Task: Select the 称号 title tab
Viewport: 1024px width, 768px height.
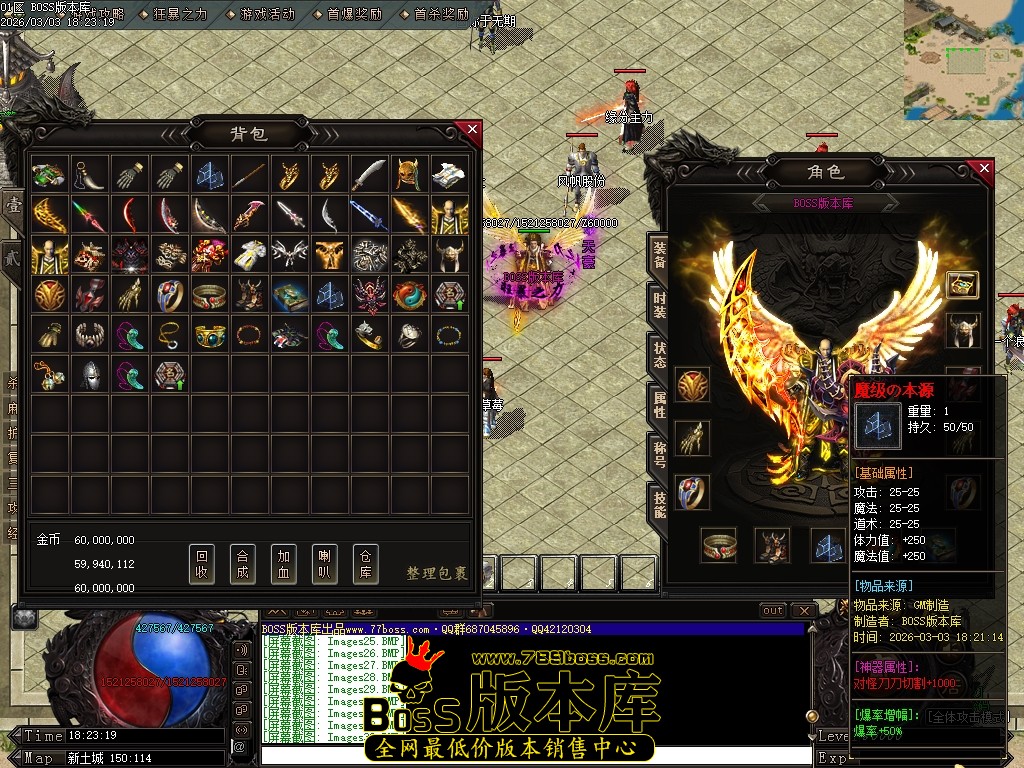Action: 659,453
